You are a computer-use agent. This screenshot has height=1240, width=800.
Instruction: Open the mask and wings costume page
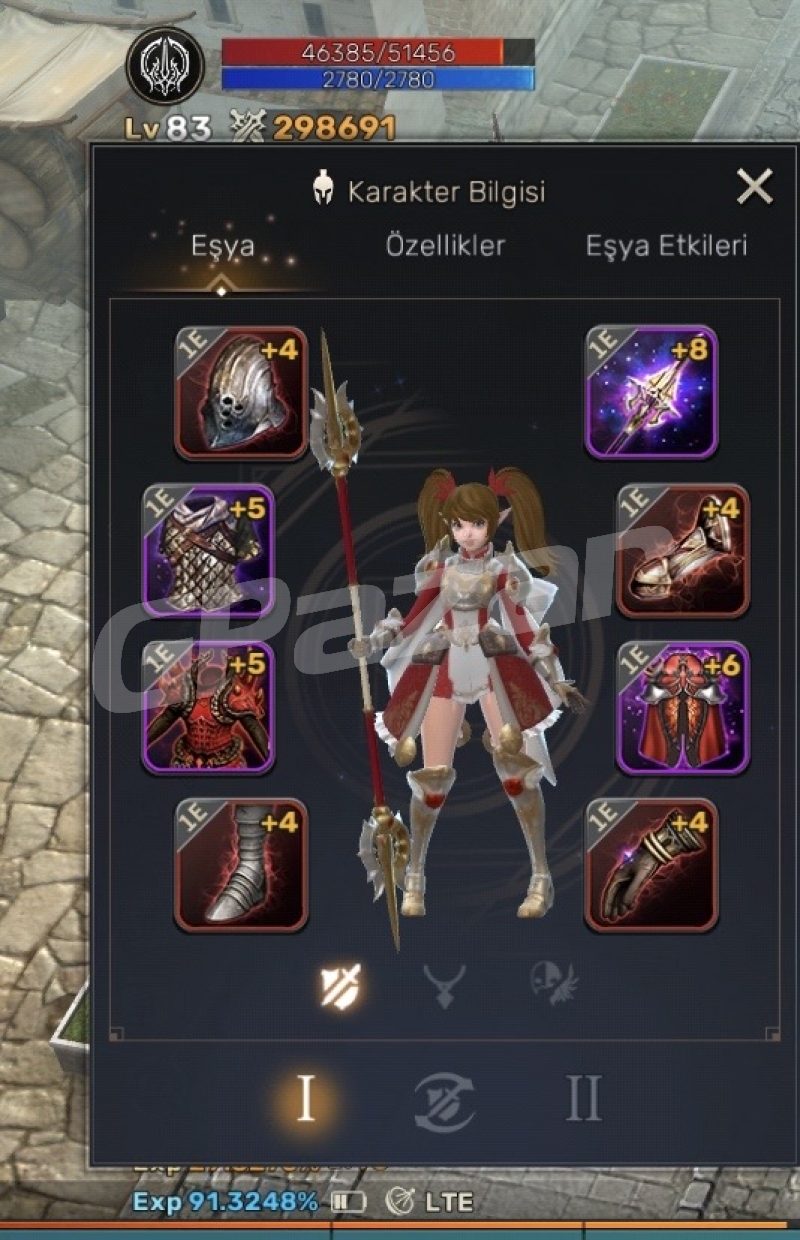[x=553, y=984]
